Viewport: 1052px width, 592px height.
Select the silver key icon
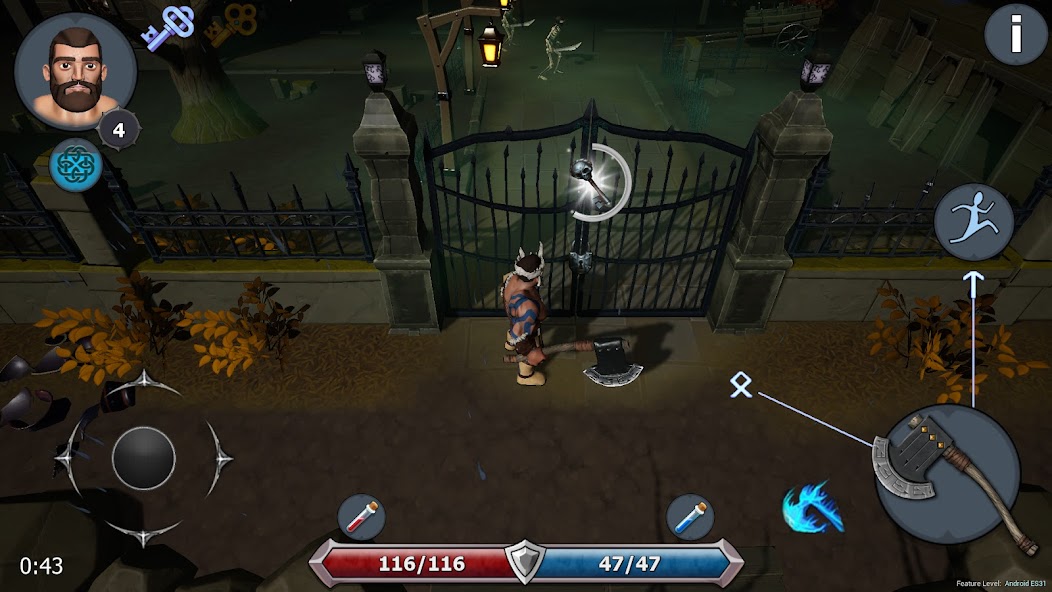click(166, 27)
